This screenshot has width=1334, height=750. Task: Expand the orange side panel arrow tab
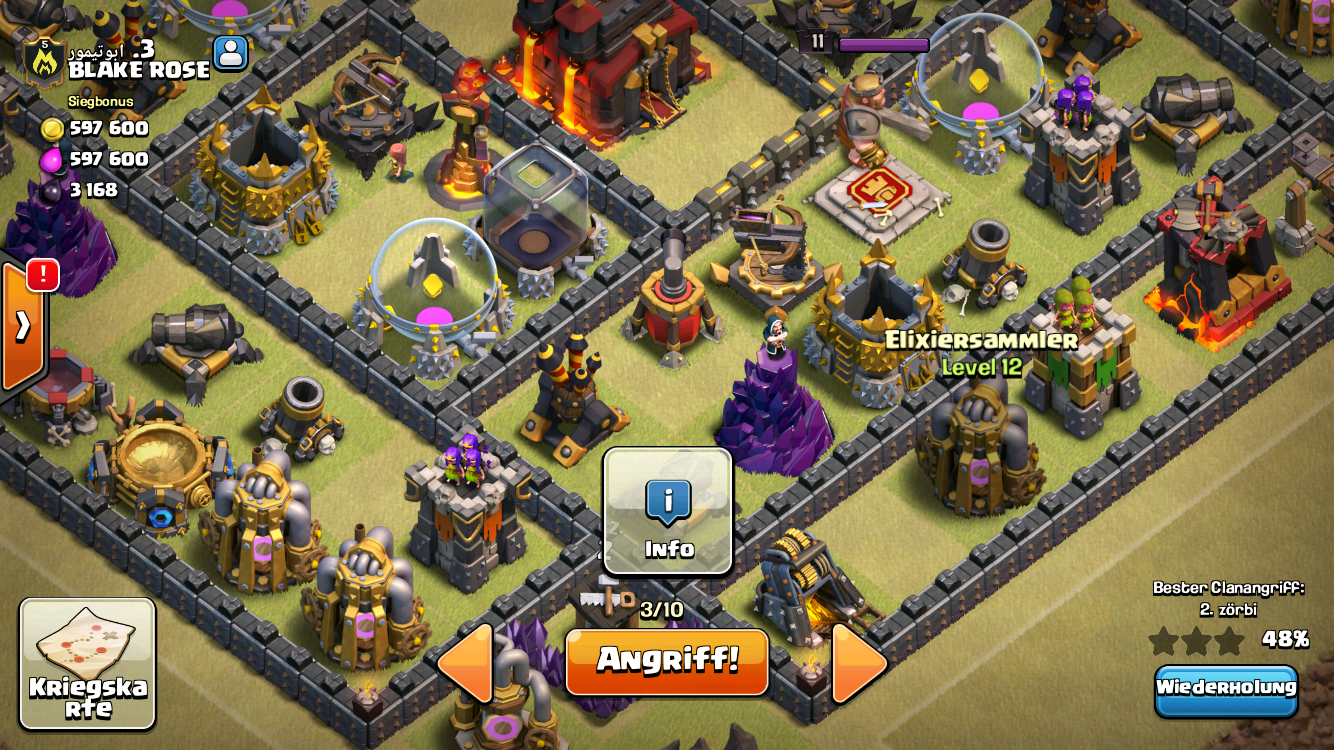click(x=21, y=326)
